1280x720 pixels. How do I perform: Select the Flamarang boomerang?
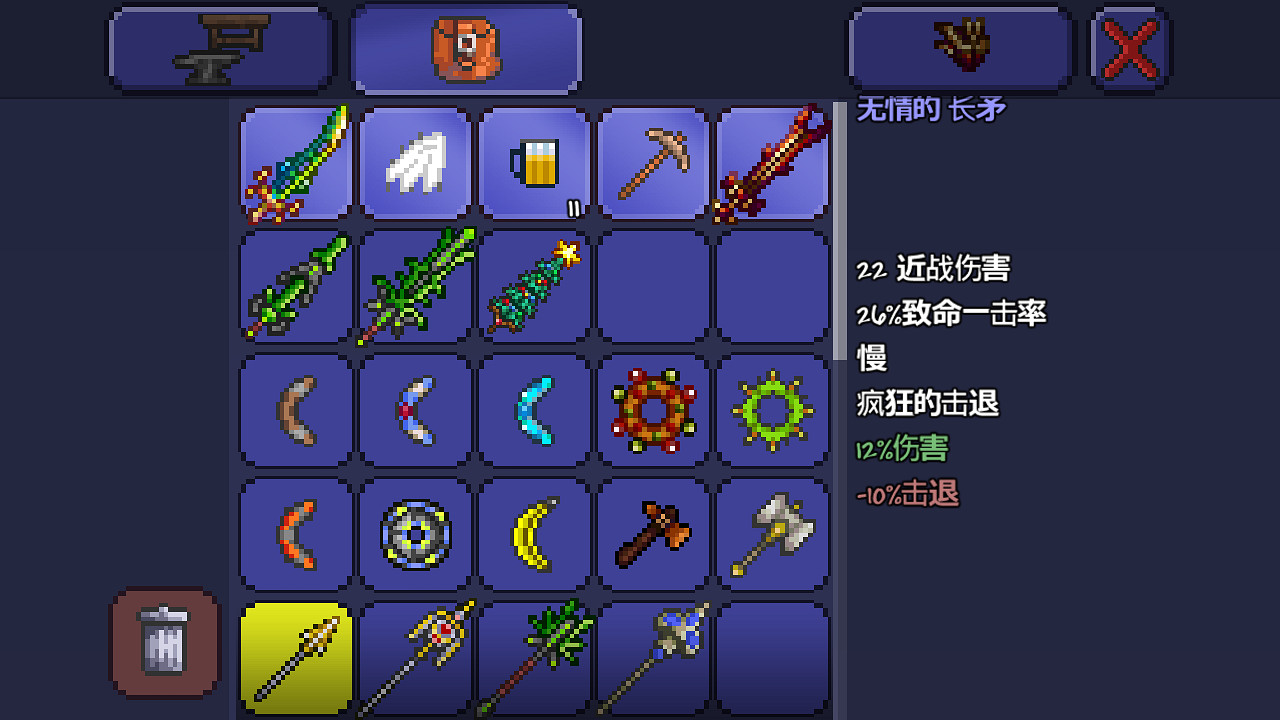pyautogui.click(x=295, y=533)
